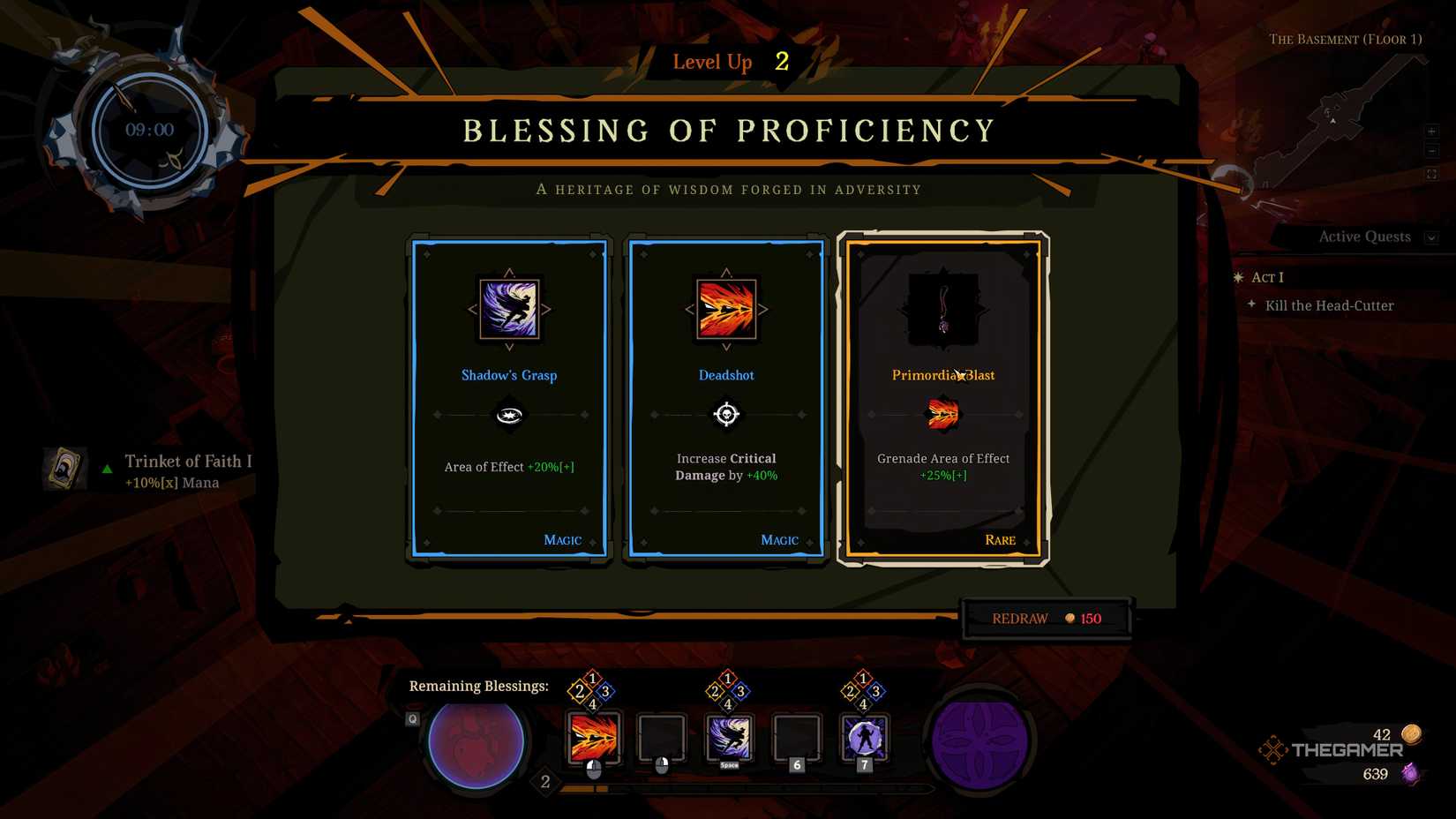Open the Active Quests dropdown
Screen dimensions: 1456x819
1431,237
